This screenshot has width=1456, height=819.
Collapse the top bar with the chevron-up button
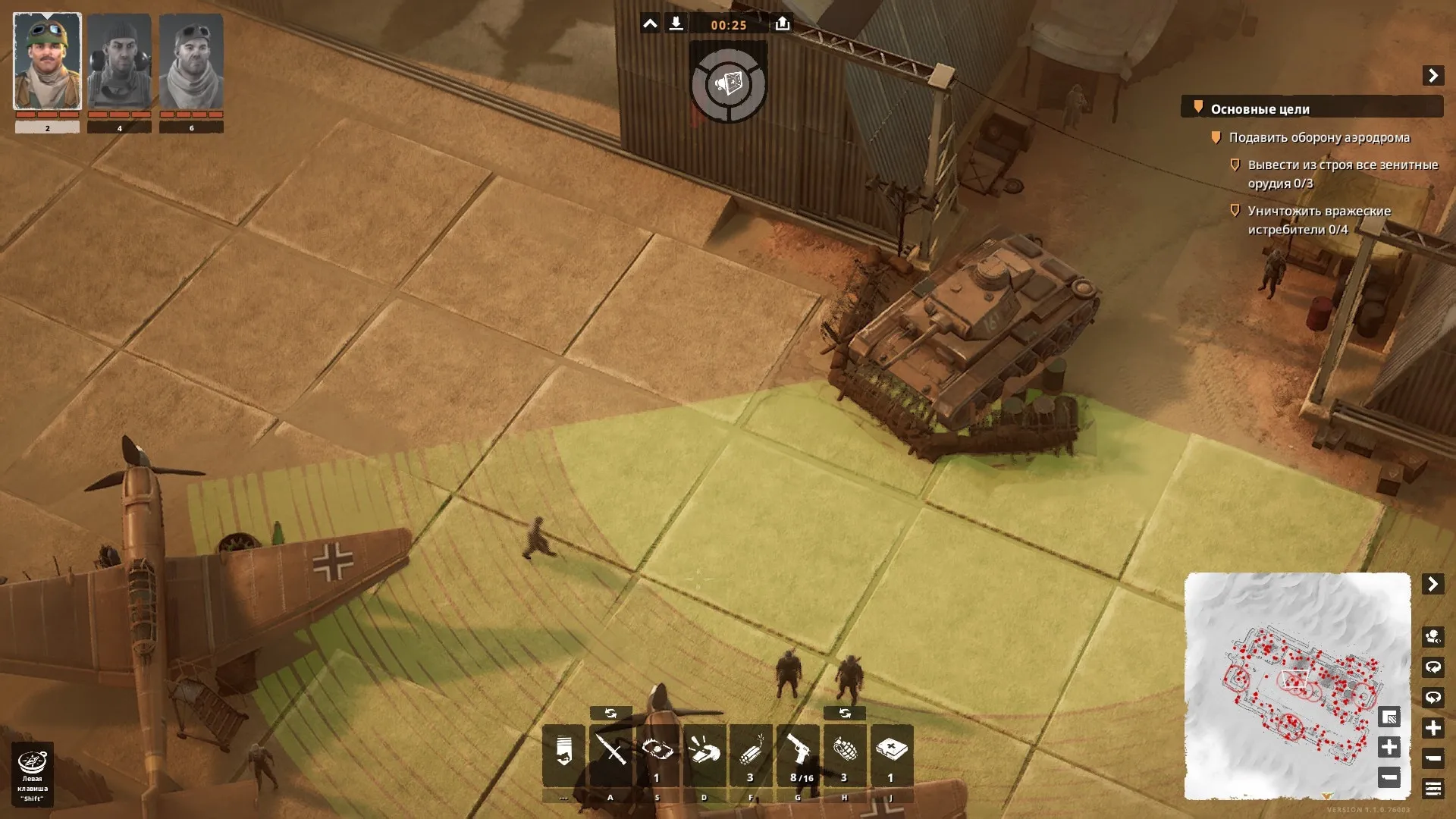650,24
